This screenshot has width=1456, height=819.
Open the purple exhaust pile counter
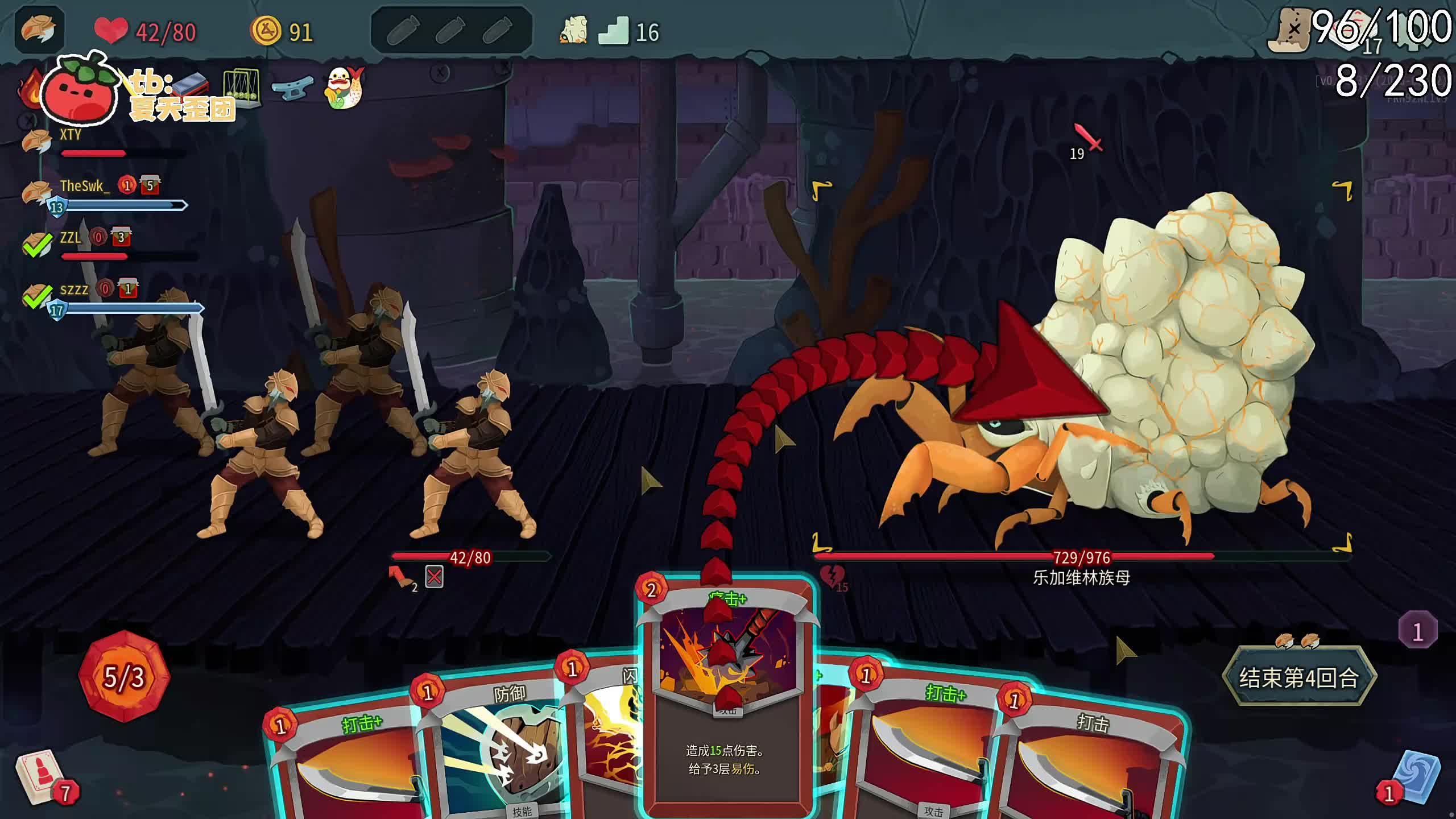(1417, 631)
